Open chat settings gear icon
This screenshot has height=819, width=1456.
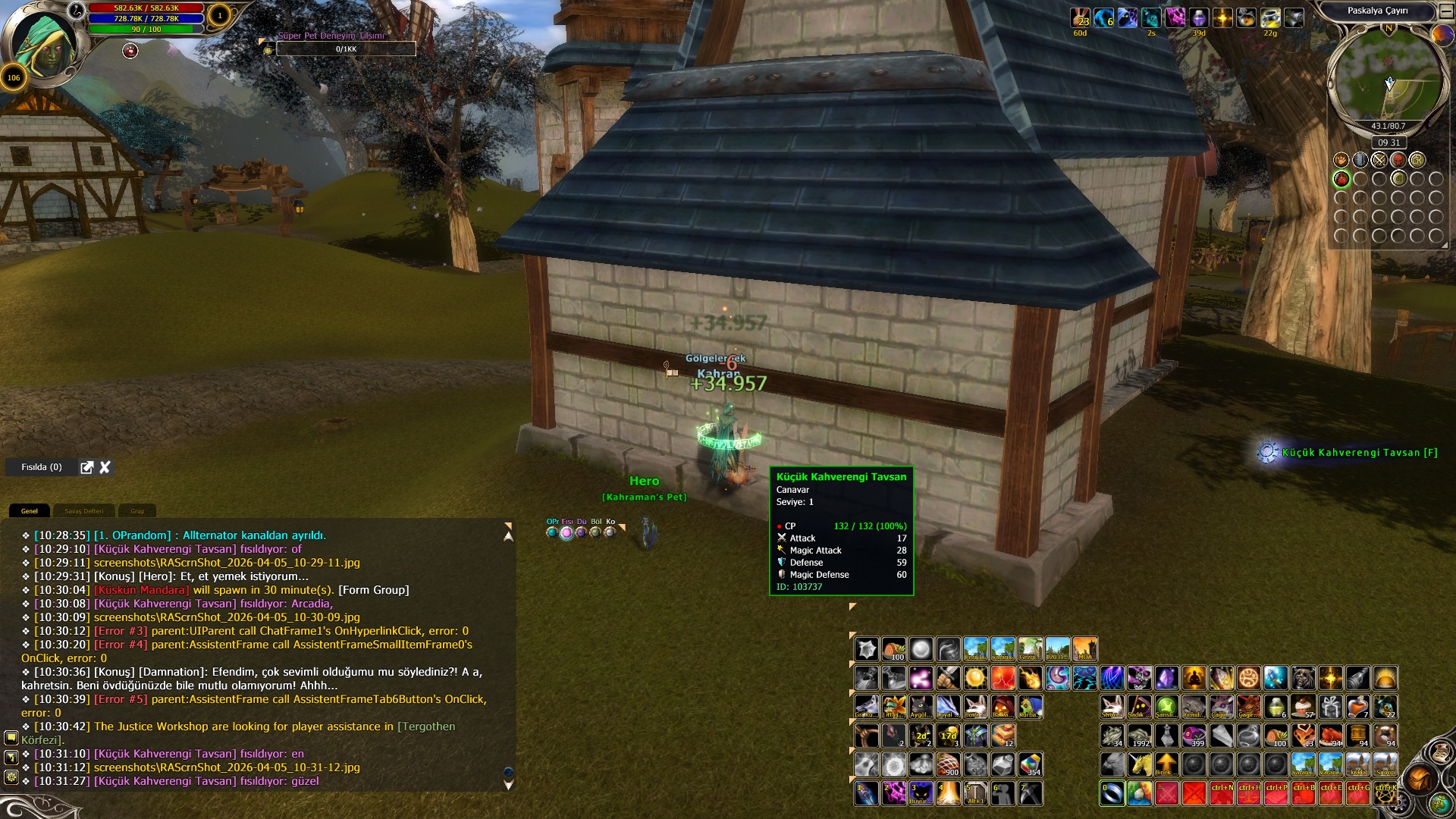pos(11,777)
